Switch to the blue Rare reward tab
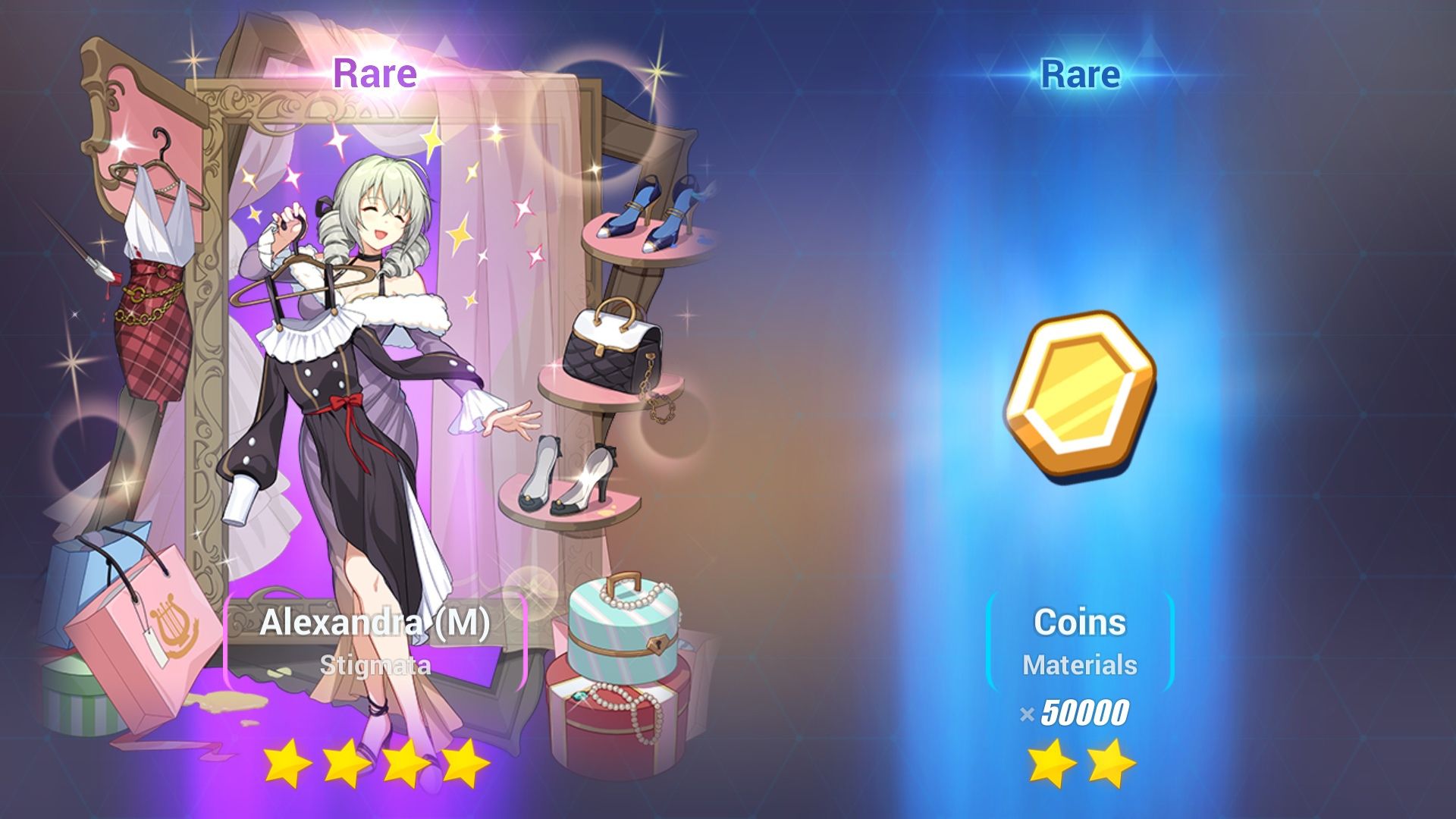The height and width of the screenshot is (819, 1456). [x=1080, y=73]
